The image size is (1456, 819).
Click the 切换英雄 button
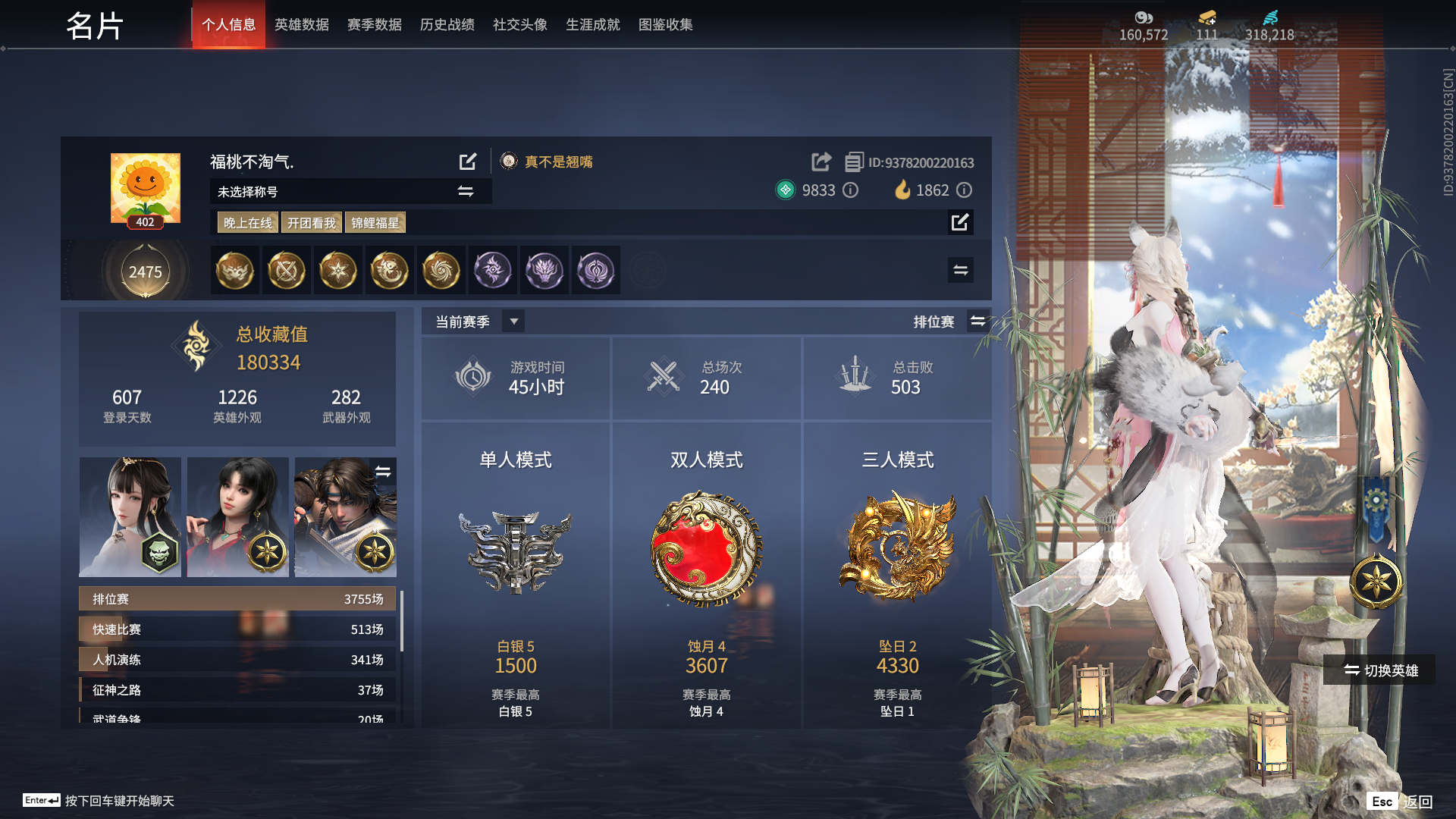[1378, 670]
